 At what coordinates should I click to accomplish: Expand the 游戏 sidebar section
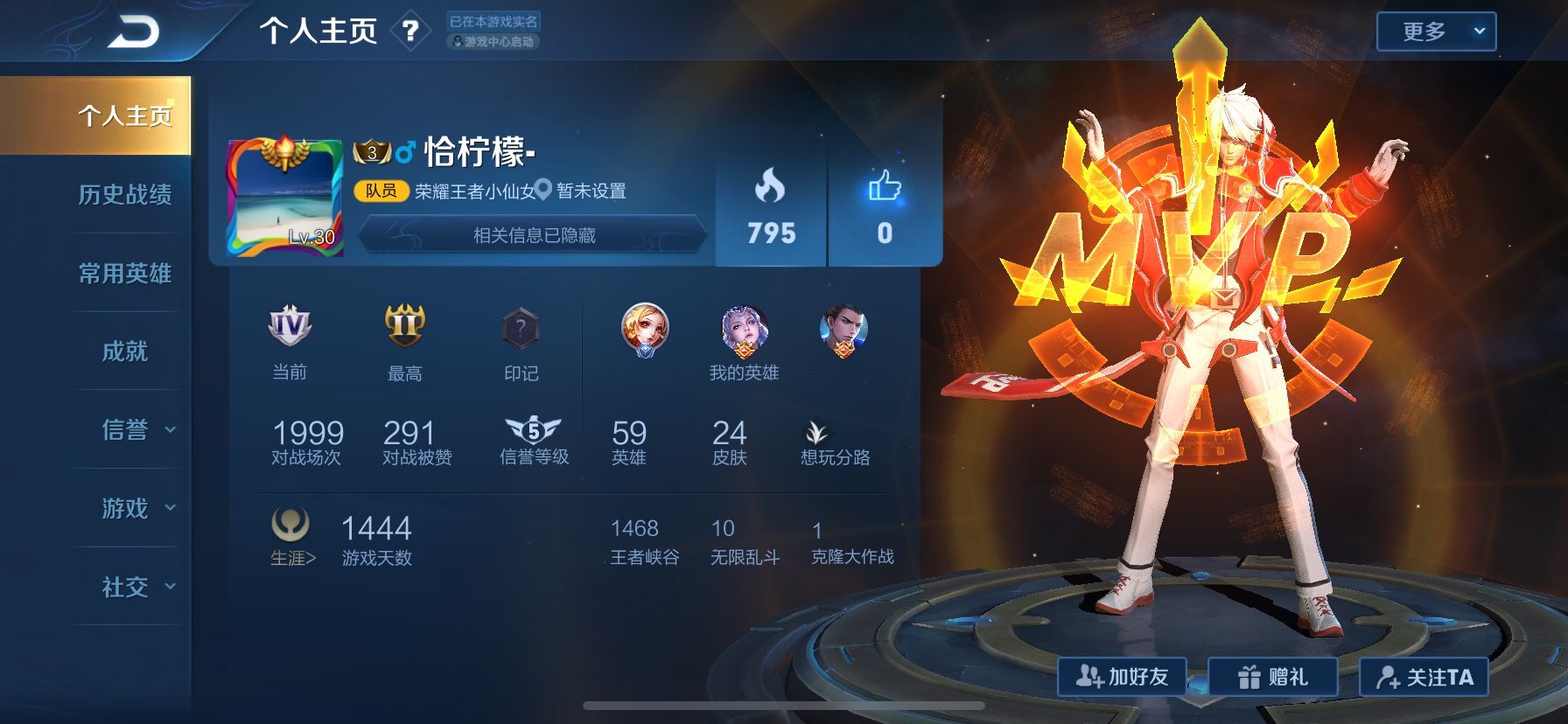tap(127, 509)
